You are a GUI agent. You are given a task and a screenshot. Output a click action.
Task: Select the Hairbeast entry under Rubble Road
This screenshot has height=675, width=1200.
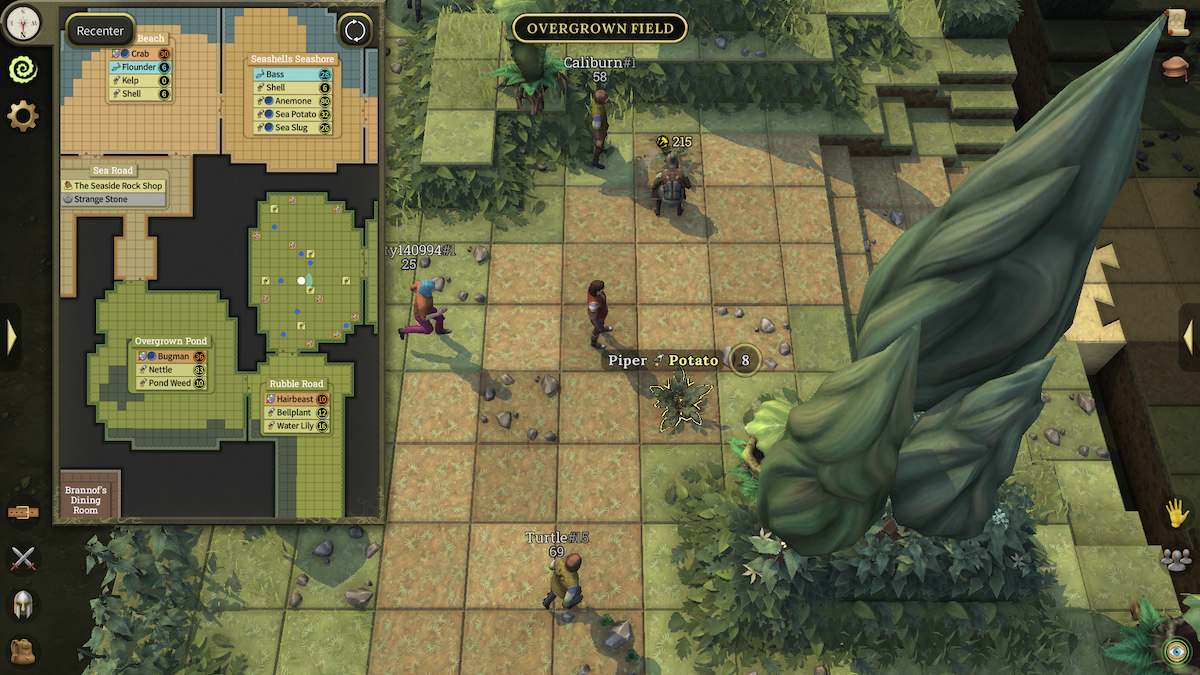(x=297, y=399)
